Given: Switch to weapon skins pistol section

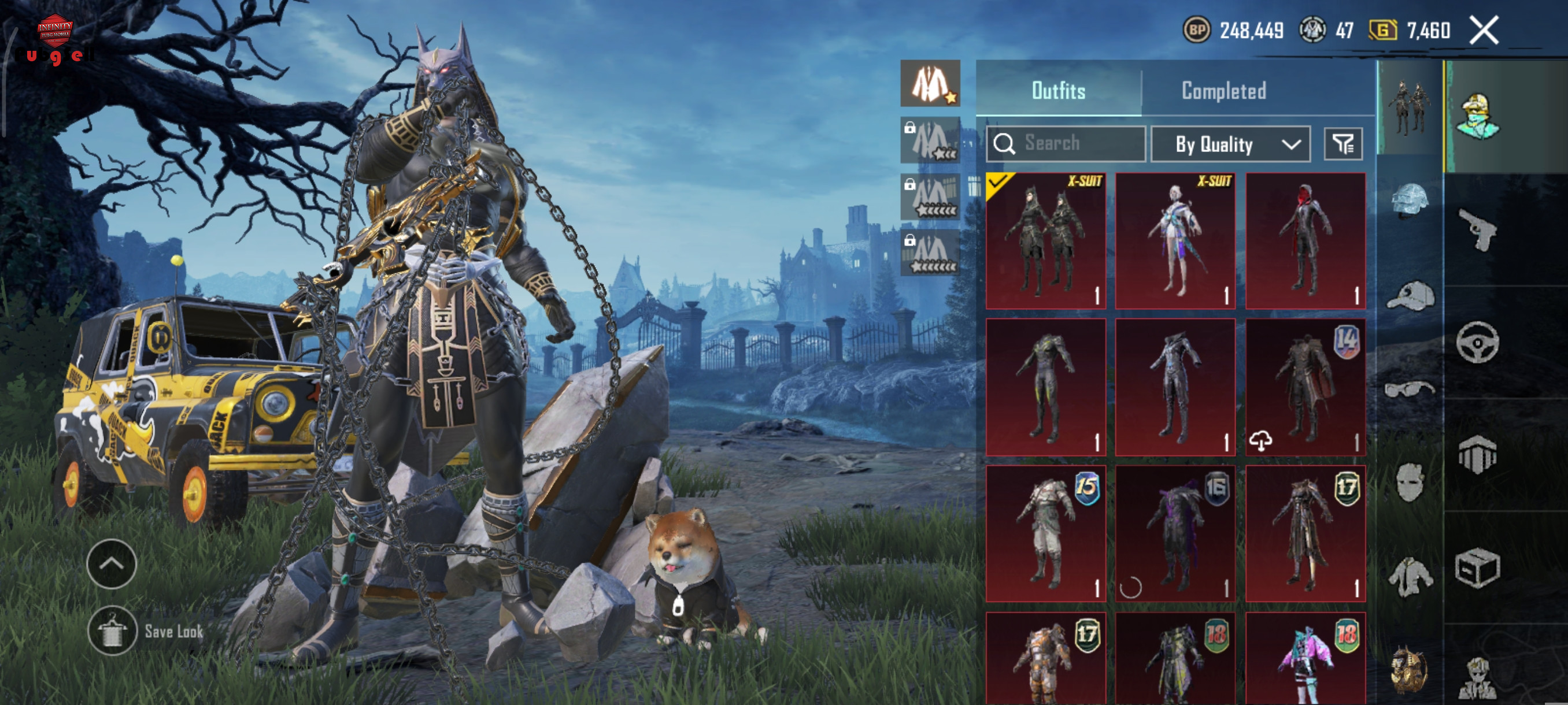Looking at the screenshot, I should click(x=1478, y=229).
